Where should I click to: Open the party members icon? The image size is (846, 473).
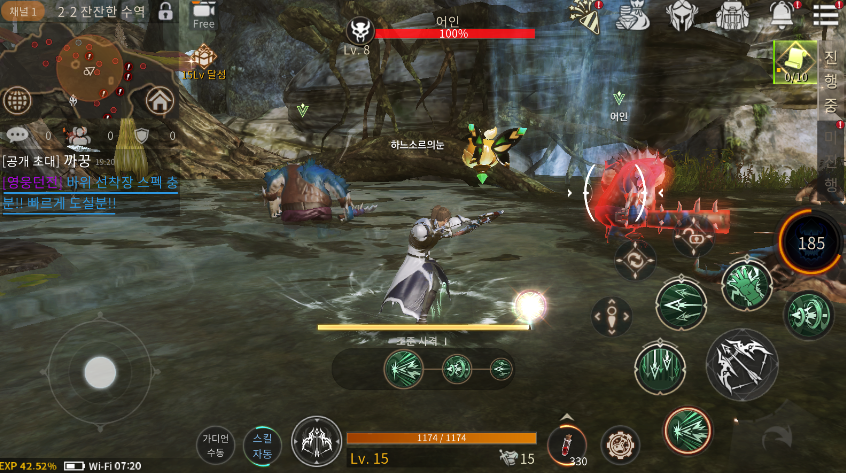click(77, 135)
